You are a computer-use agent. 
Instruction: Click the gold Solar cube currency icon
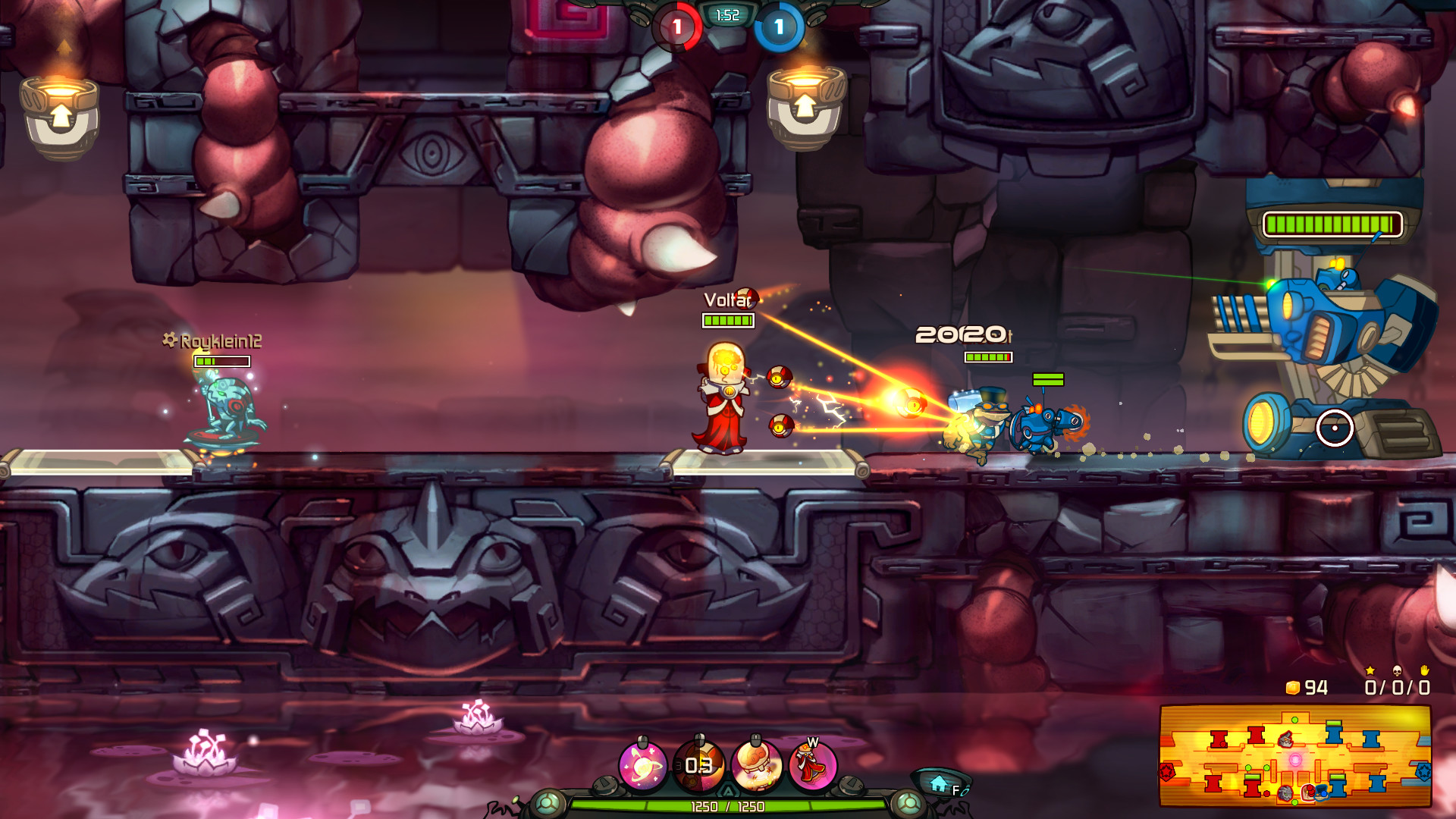point(1294,687)
